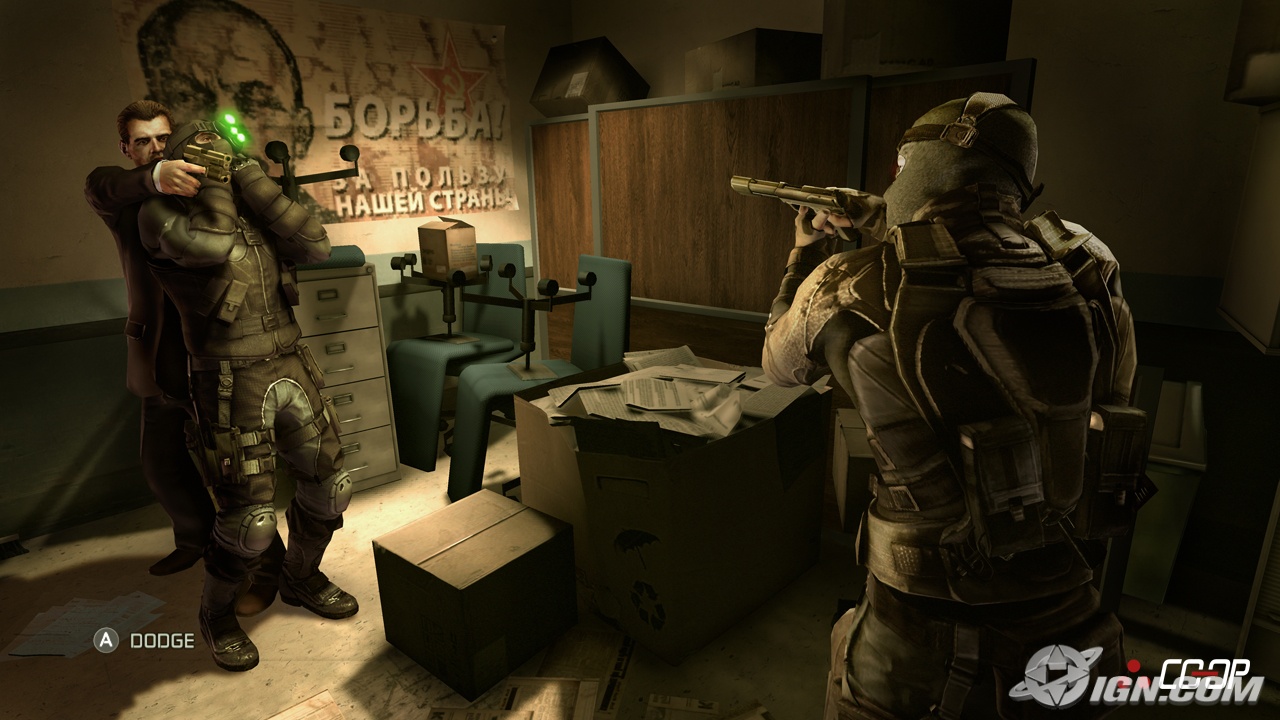
Task: Select the CO-OP label near IGN watermark
Action: [1205, 671]
